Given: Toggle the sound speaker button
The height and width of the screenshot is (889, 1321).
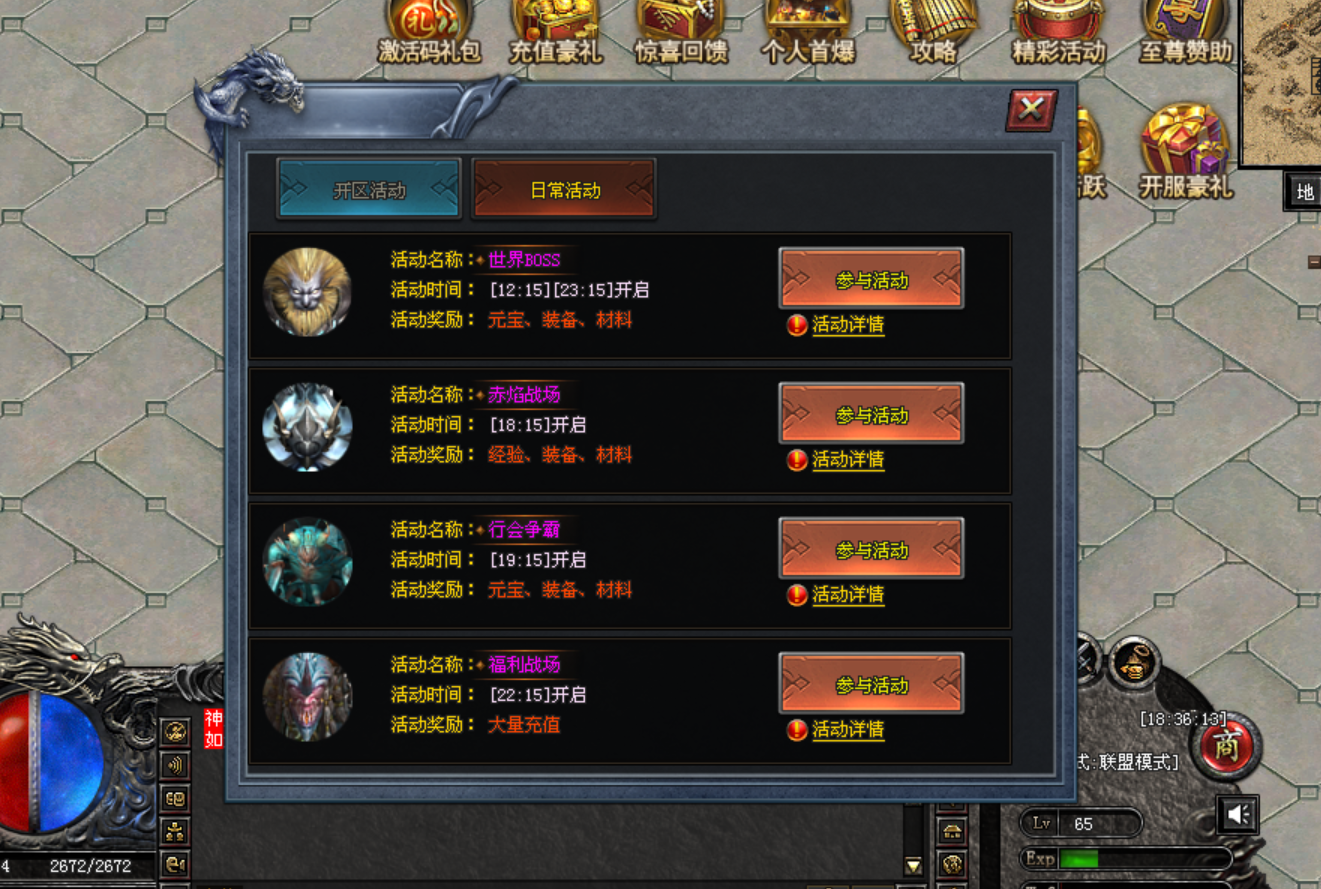Looking at the screenshot, I should click(1238, 815).
